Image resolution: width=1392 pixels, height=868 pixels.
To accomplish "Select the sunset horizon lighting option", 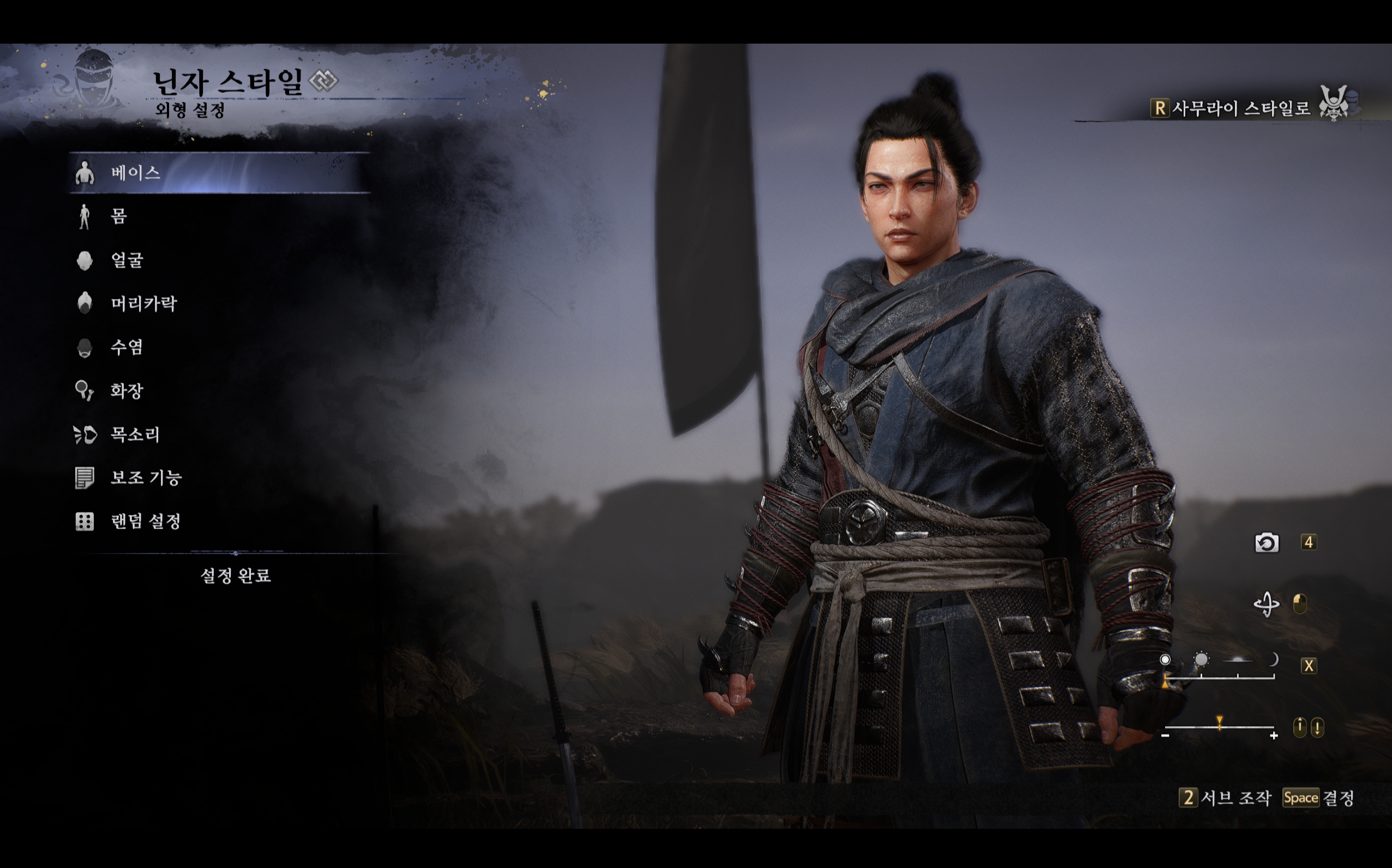I will click(1238, 661).
